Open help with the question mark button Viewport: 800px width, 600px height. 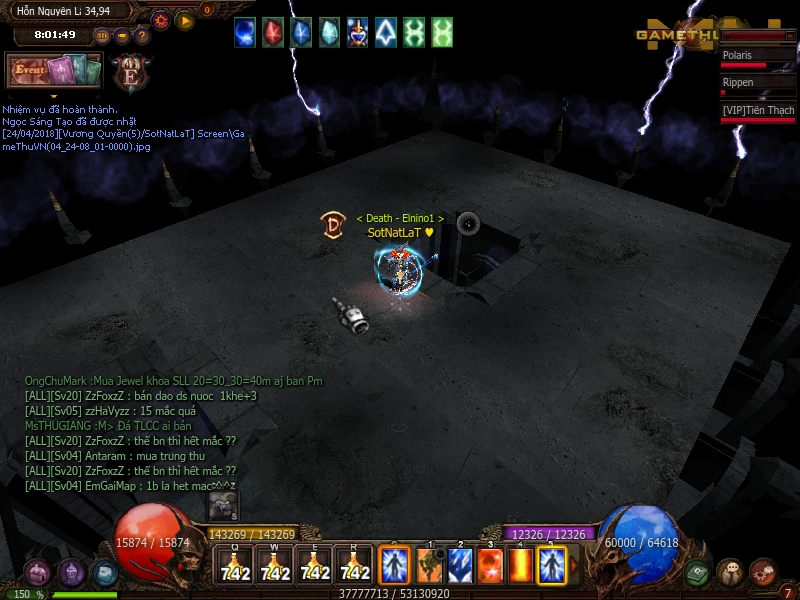click(141, 36)
